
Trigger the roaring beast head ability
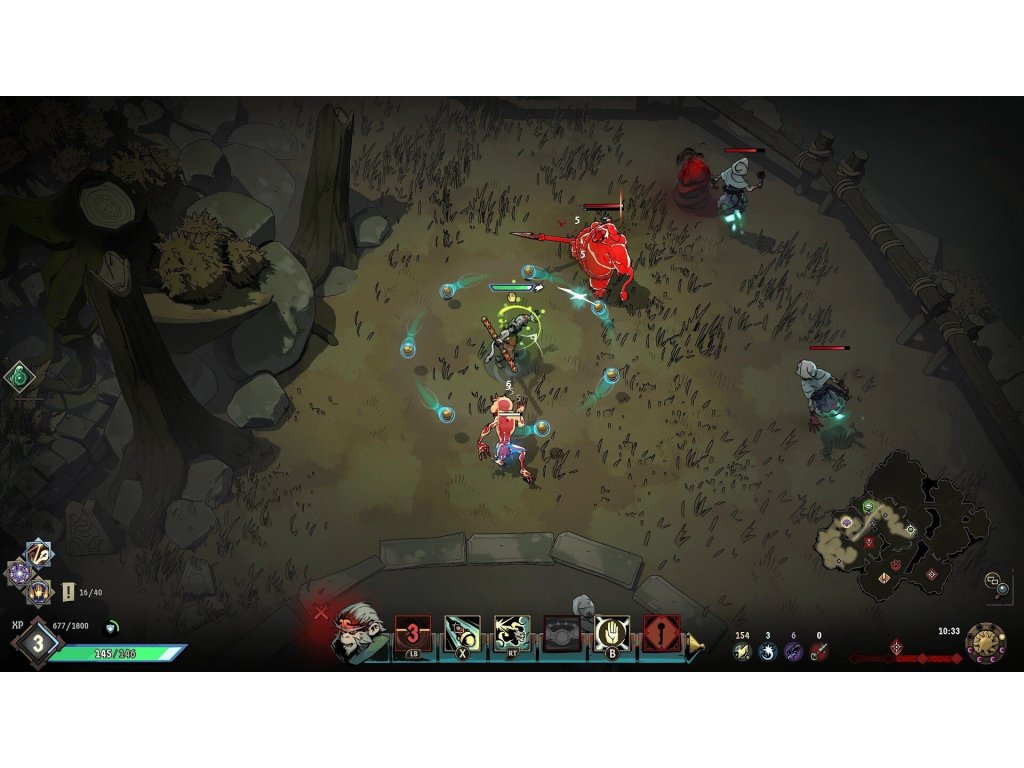click(512, 634)
